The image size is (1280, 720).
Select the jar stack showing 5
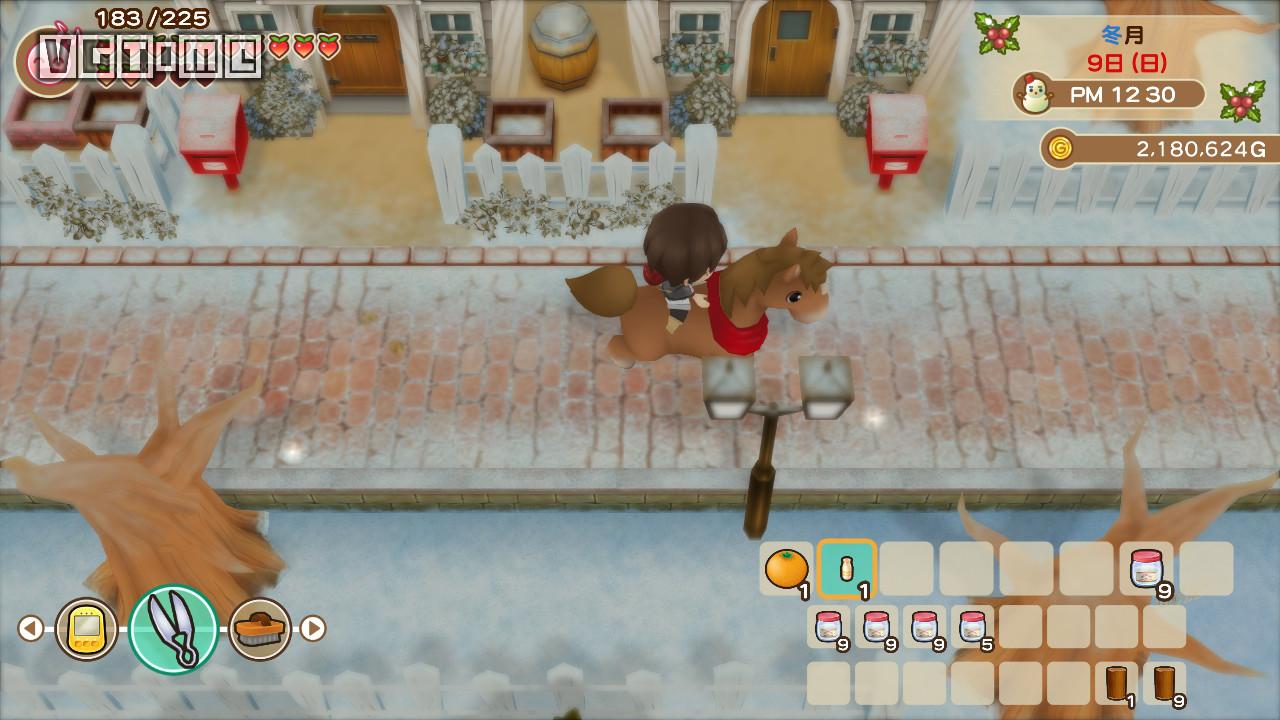click(972, 627)
